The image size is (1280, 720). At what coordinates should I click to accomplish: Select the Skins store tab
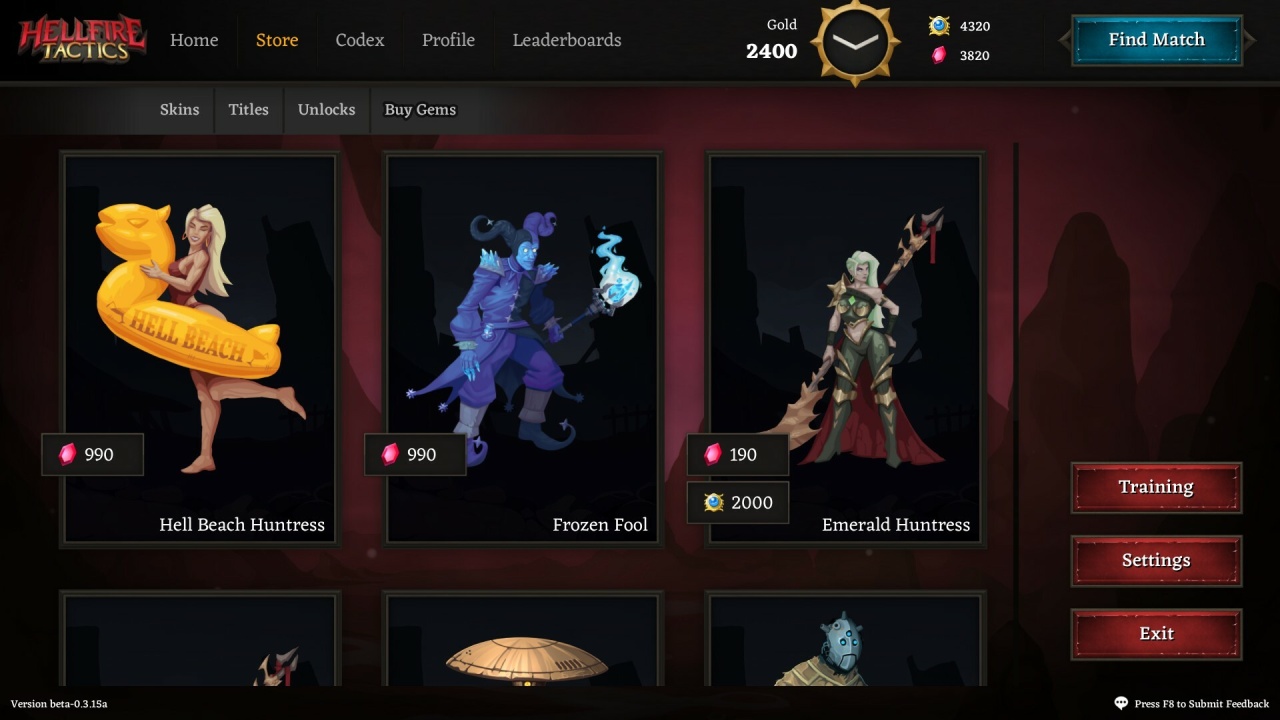coord(180,110)
